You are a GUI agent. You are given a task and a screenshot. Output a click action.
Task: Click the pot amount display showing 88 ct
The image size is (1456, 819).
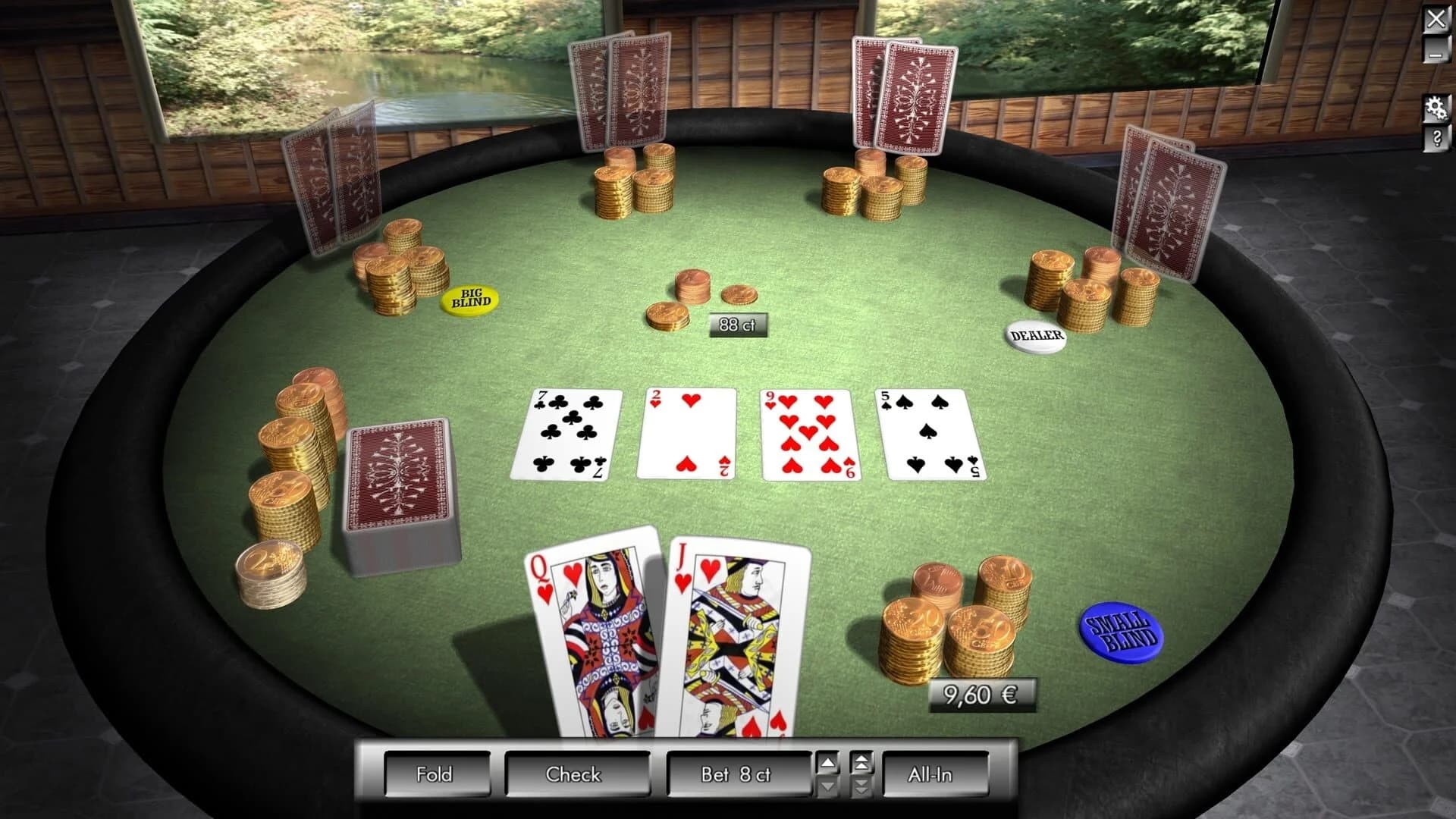737,326
